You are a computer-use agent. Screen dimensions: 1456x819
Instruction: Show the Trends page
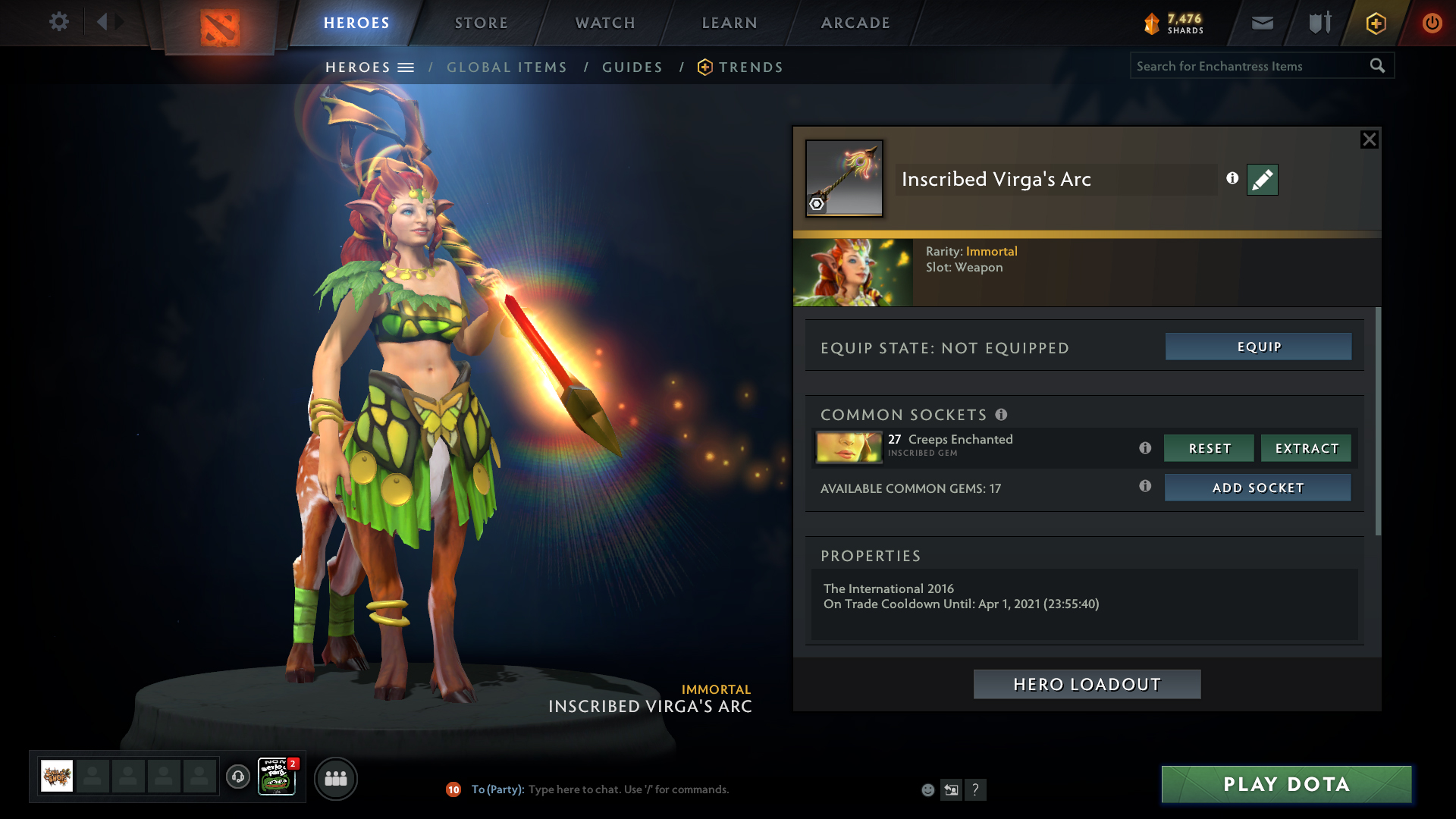coord(750,67)
